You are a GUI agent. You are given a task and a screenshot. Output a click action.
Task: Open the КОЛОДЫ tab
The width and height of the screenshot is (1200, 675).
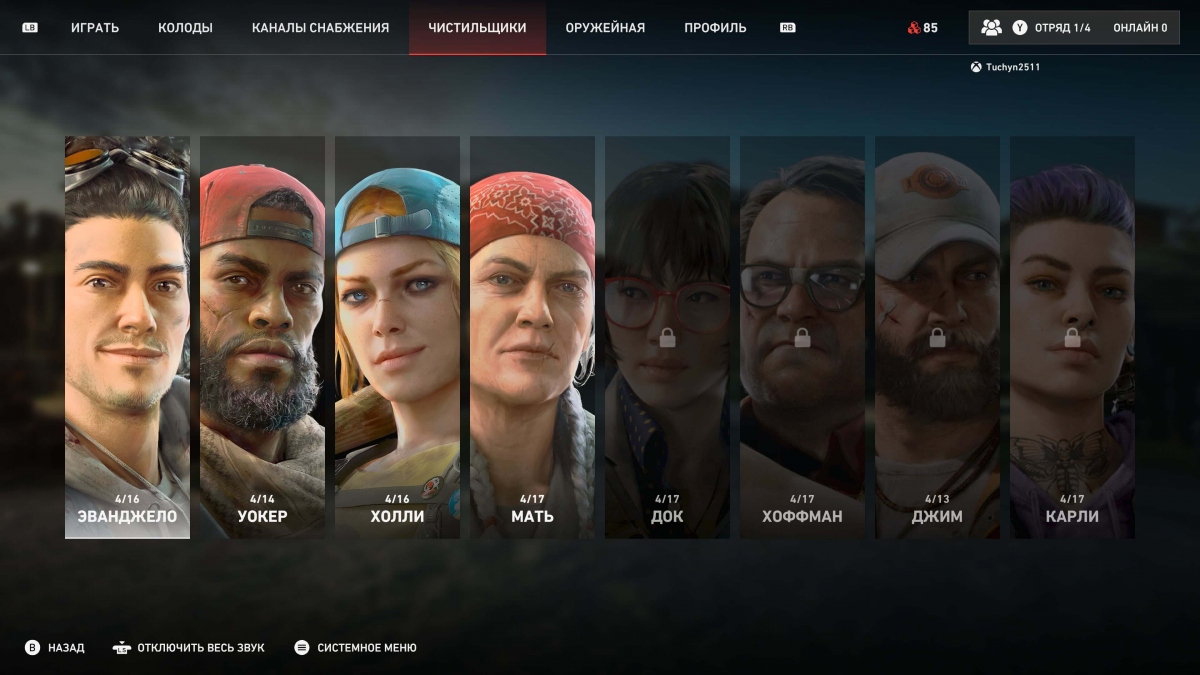[185, 28]
